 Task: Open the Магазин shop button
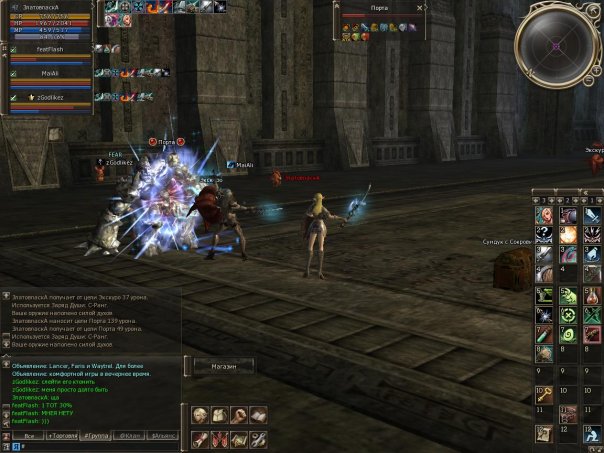tap(224, 367)
